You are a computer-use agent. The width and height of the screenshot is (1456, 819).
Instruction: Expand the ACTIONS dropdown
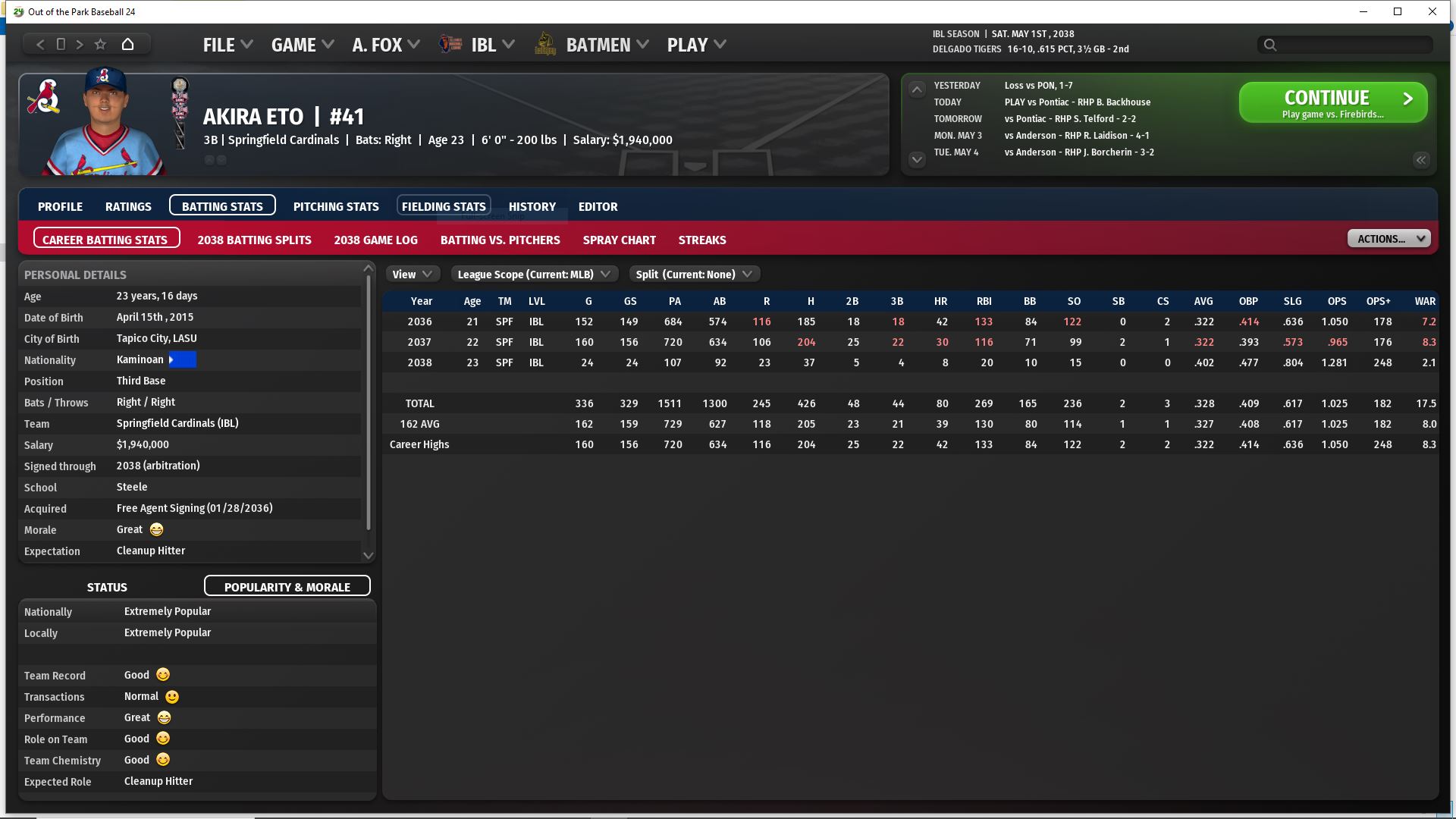coord(1389,239)
